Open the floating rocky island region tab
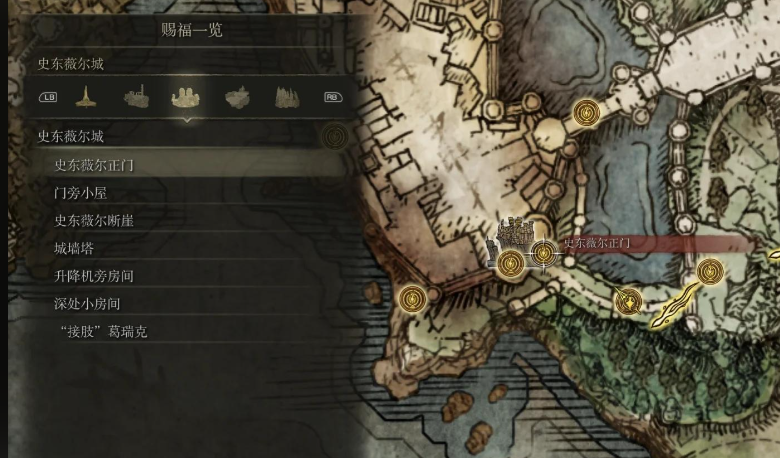Screen dimensions: 780x458 237,97
